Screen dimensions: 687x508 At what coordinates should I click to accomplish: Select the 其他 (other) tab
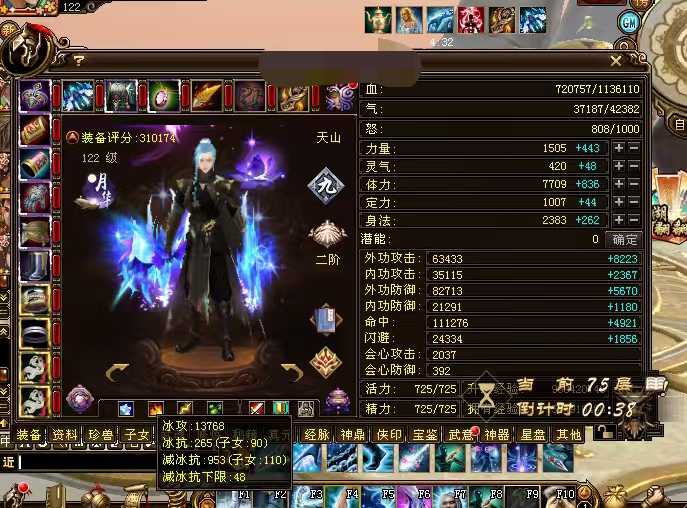(569, 435)
